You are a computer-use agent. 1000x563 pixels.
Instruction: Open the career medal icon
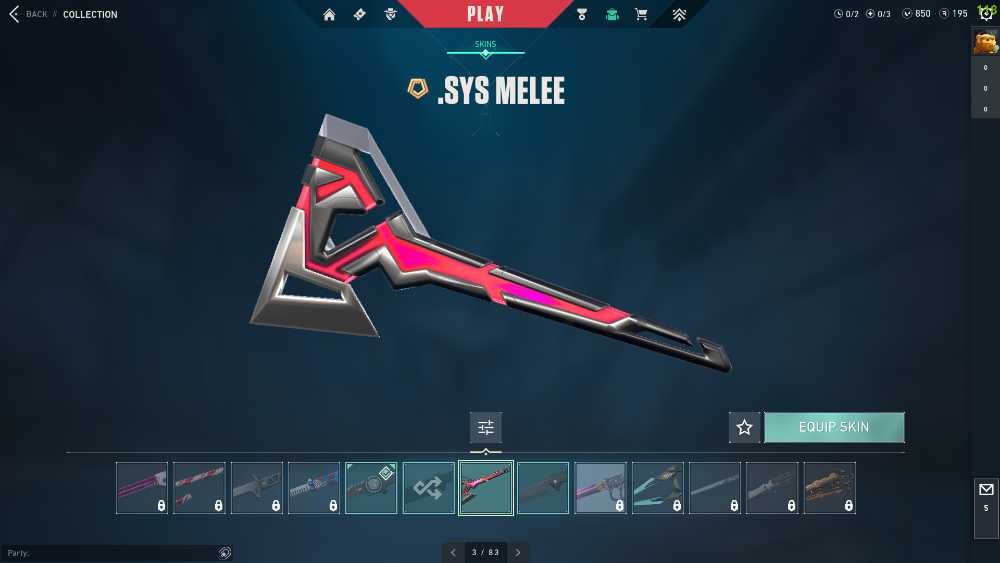point(582,15)
